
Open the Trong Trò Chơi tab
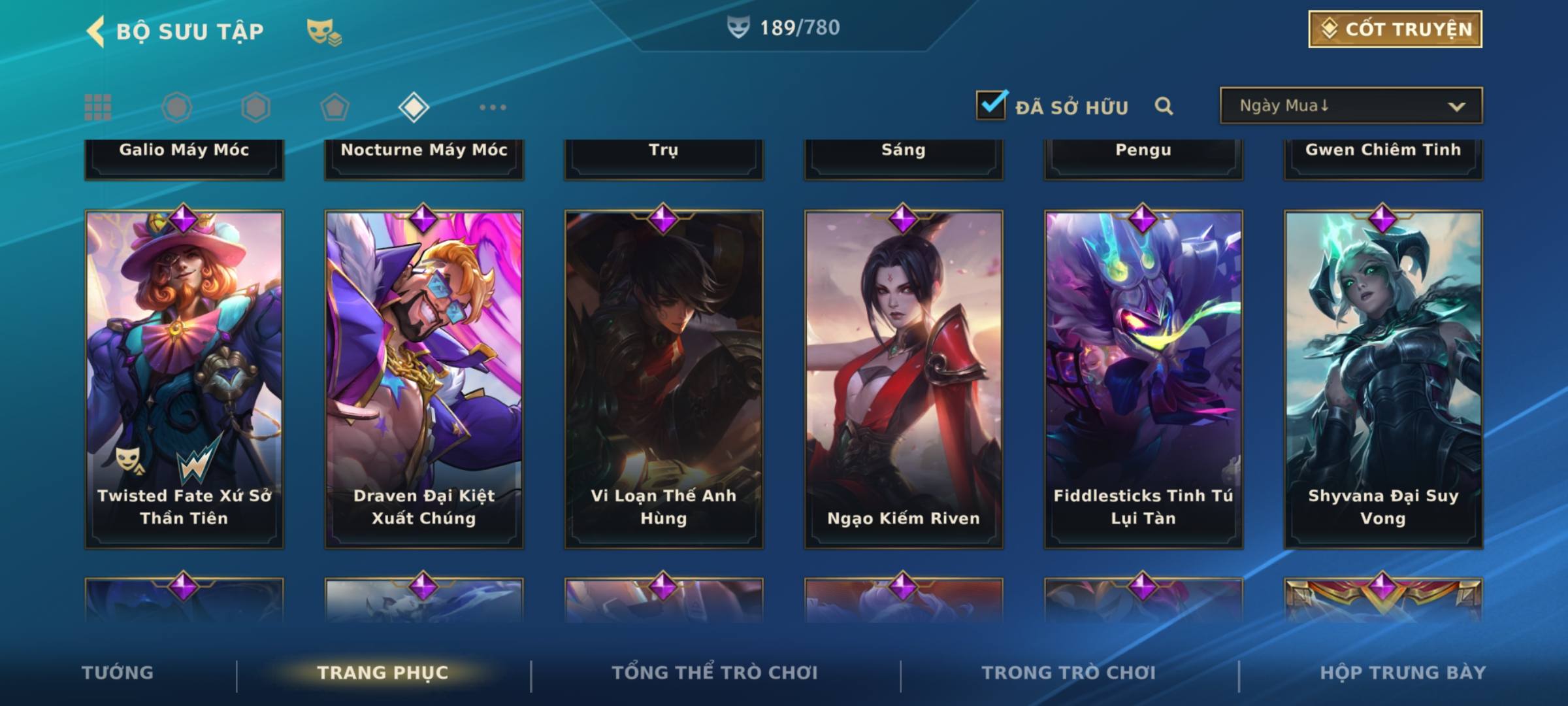pyautogui.click(x=1069, y=673)
